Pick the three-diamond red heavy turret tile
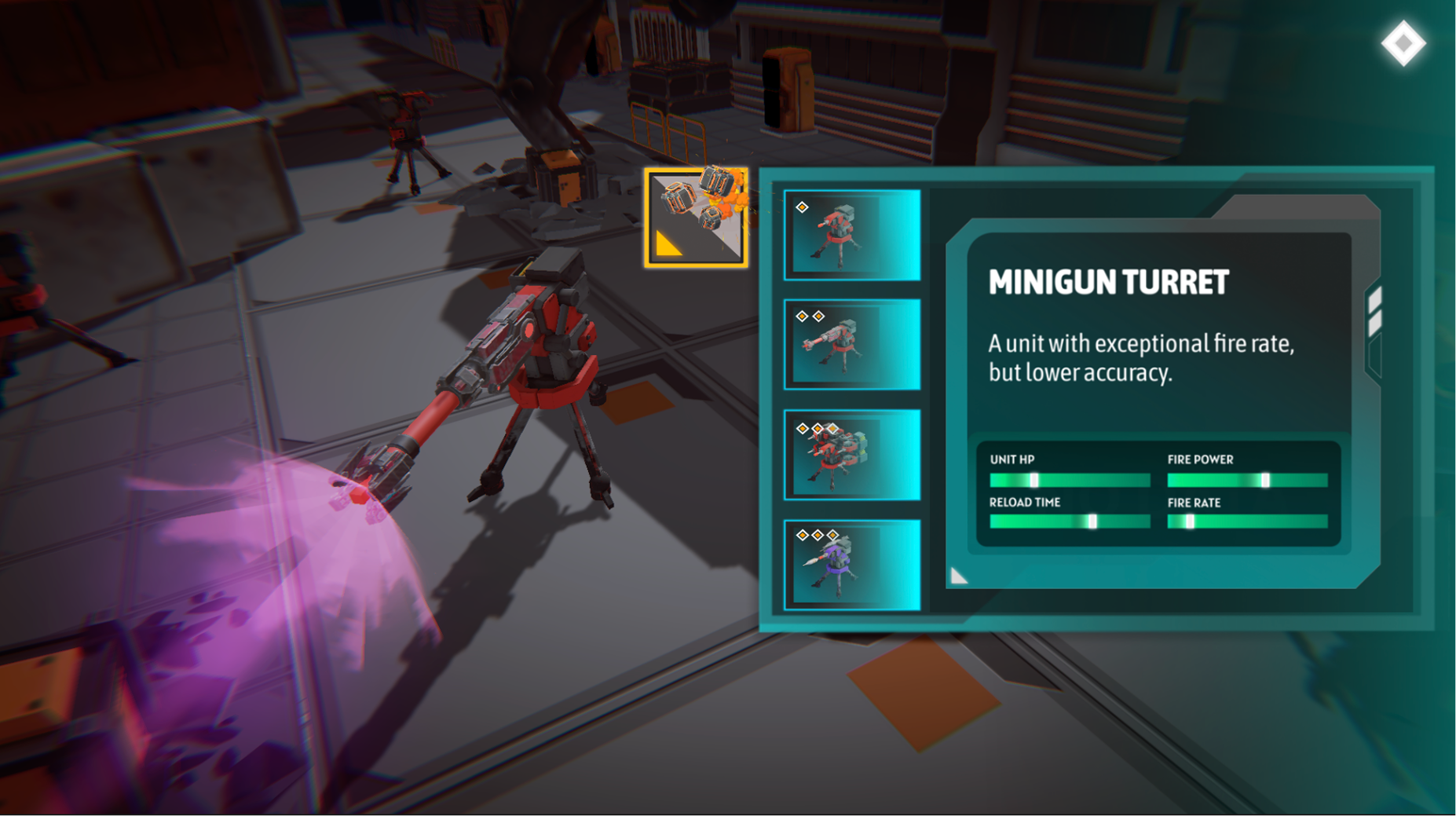This screenshot has width=1456, height=816. pos(852,455)
